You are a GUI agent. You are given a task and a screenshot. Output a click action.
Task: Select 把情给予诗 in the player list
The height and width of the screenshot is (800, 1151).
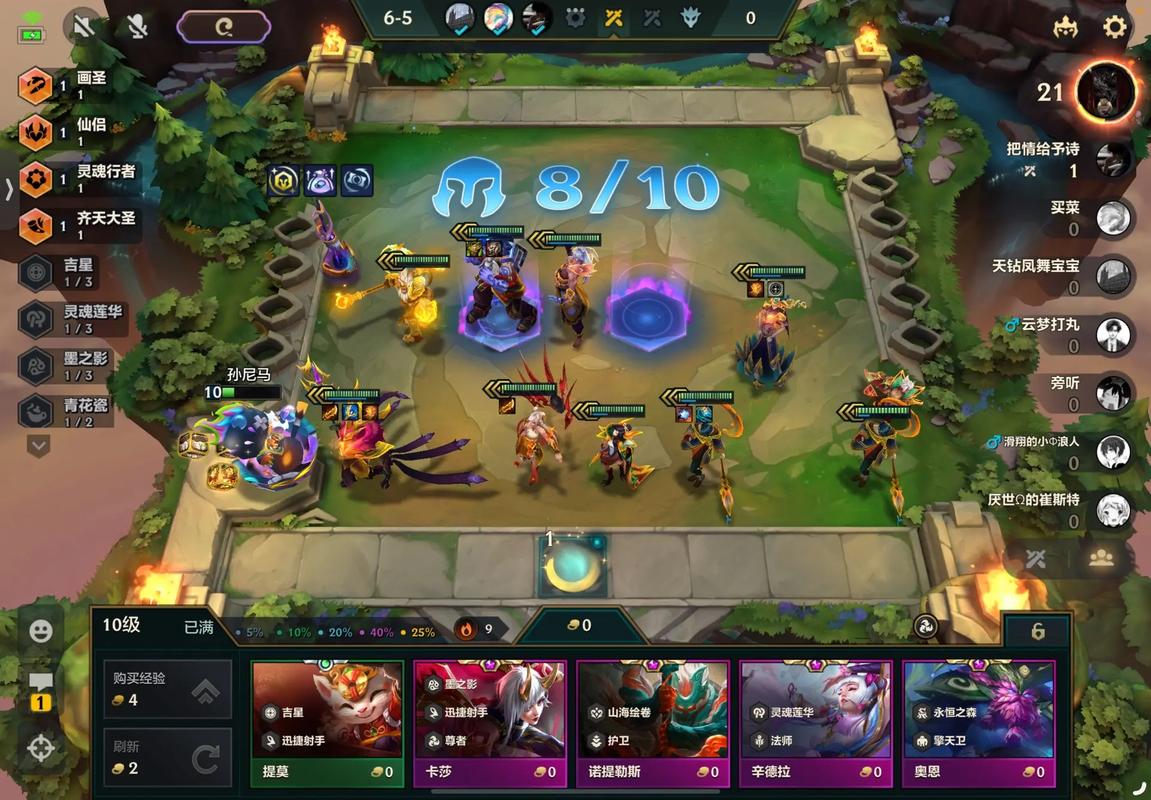[x=1113, y=159]
